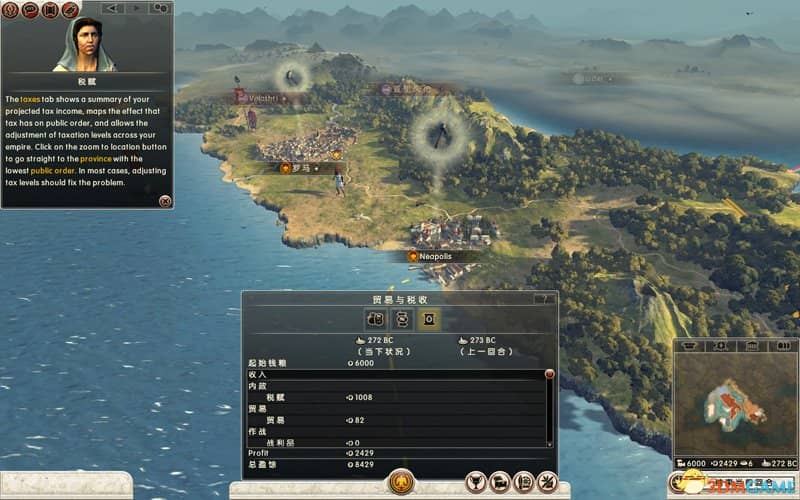The height and width of the screenshot is (500, 800).
Task: Switch to the middle finance panel tab
Action: pyautogui.click(x=401, y=318)
